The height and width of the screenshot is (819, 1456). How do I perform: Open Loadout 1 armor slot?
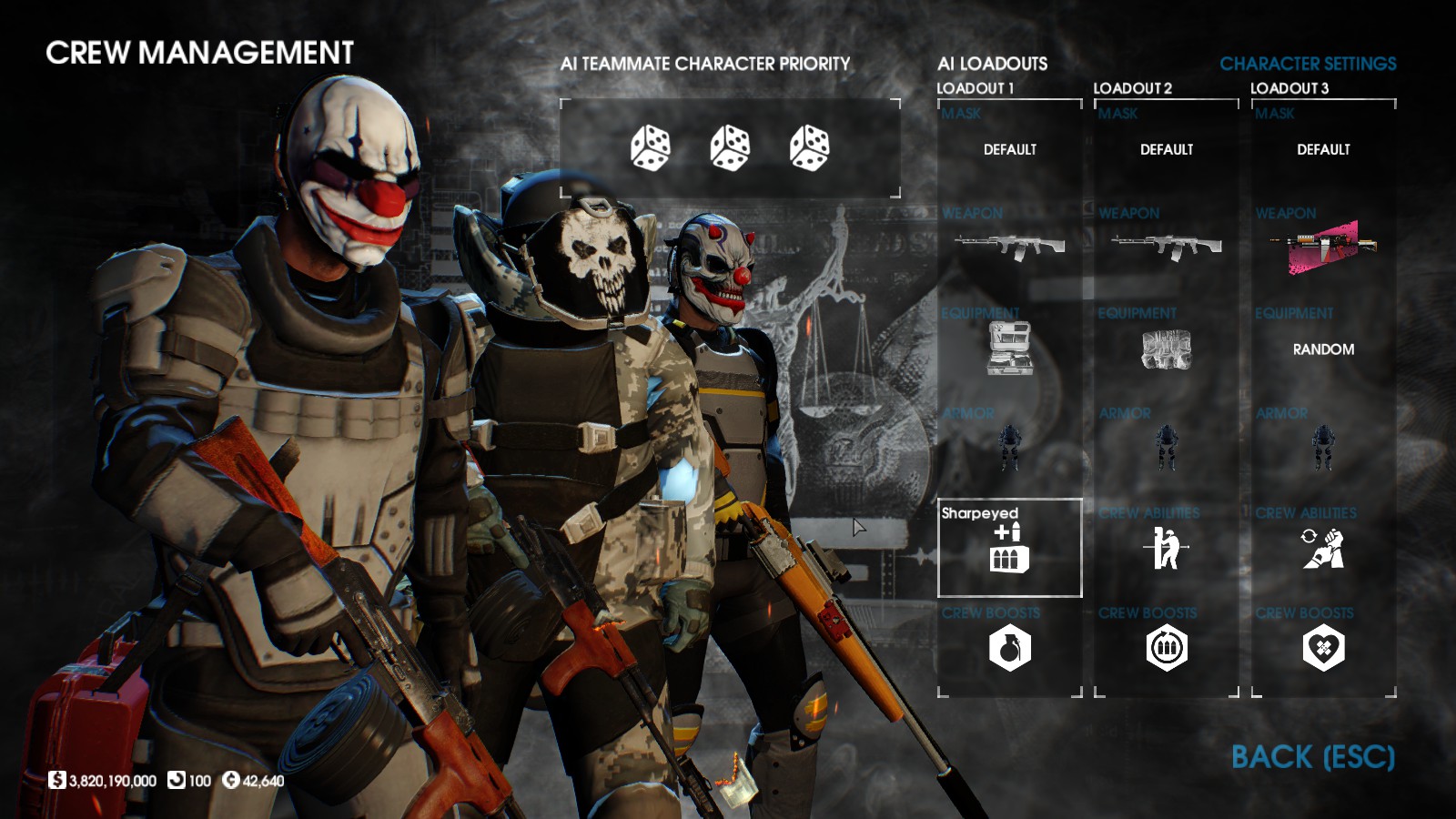(x=1009, y=448)
